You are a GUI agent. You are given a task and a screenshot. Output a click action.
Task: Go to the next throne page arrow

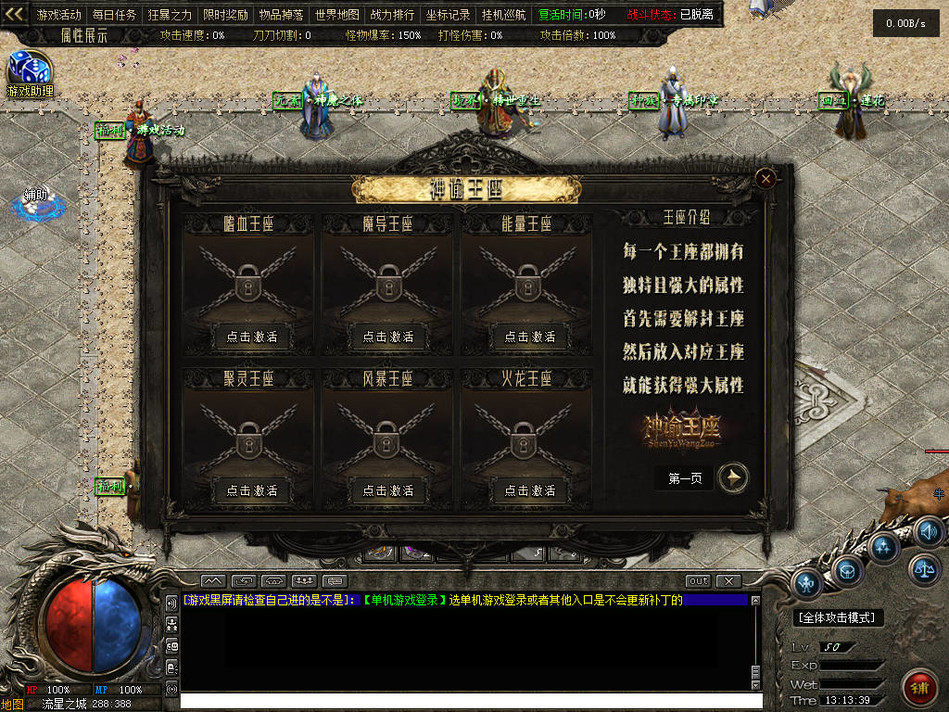tap(733, 478)
